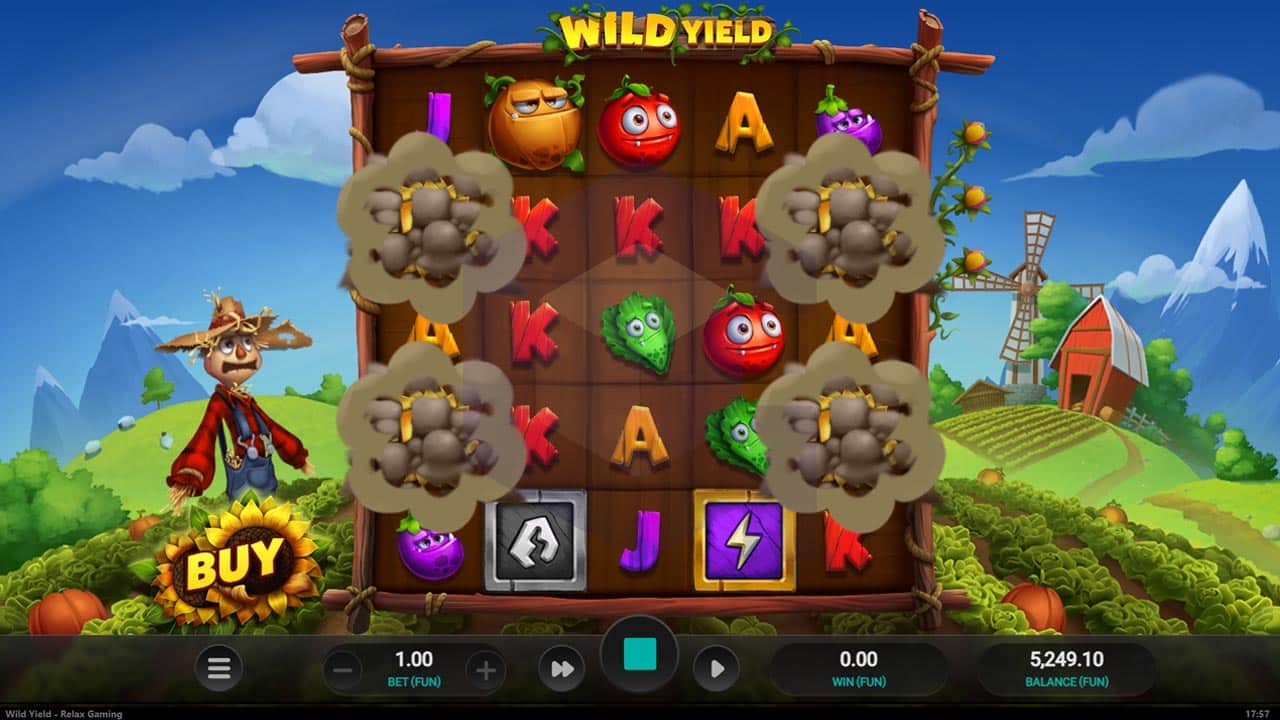The image size is (1280, 720).
Task: Open the game menu
Action: click(218, 668)
